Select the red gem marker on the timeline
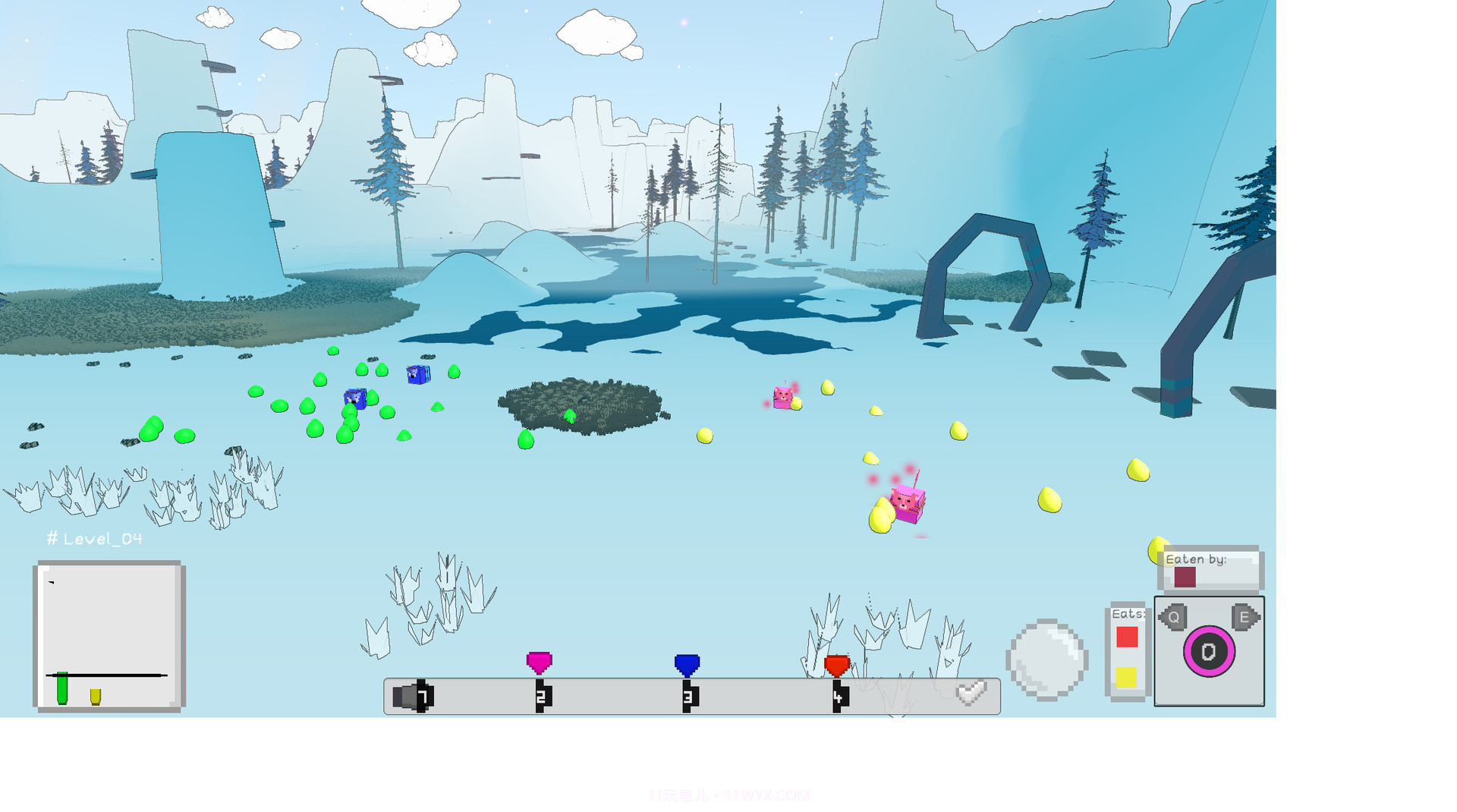The height and width of the screenshot is (812, 1457). click(x=836, y=666)
